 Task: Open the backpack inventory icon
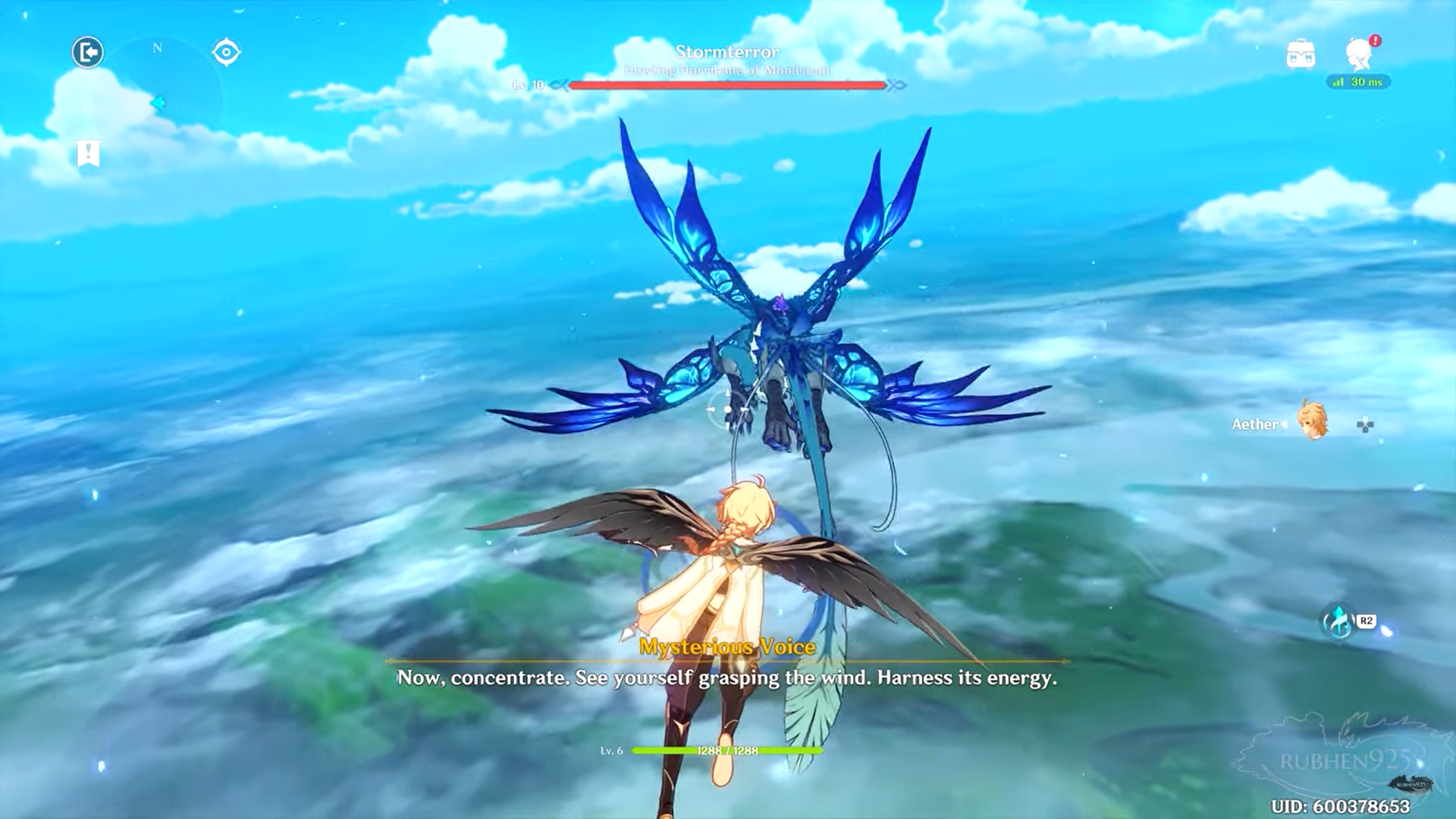point(1301,55)
